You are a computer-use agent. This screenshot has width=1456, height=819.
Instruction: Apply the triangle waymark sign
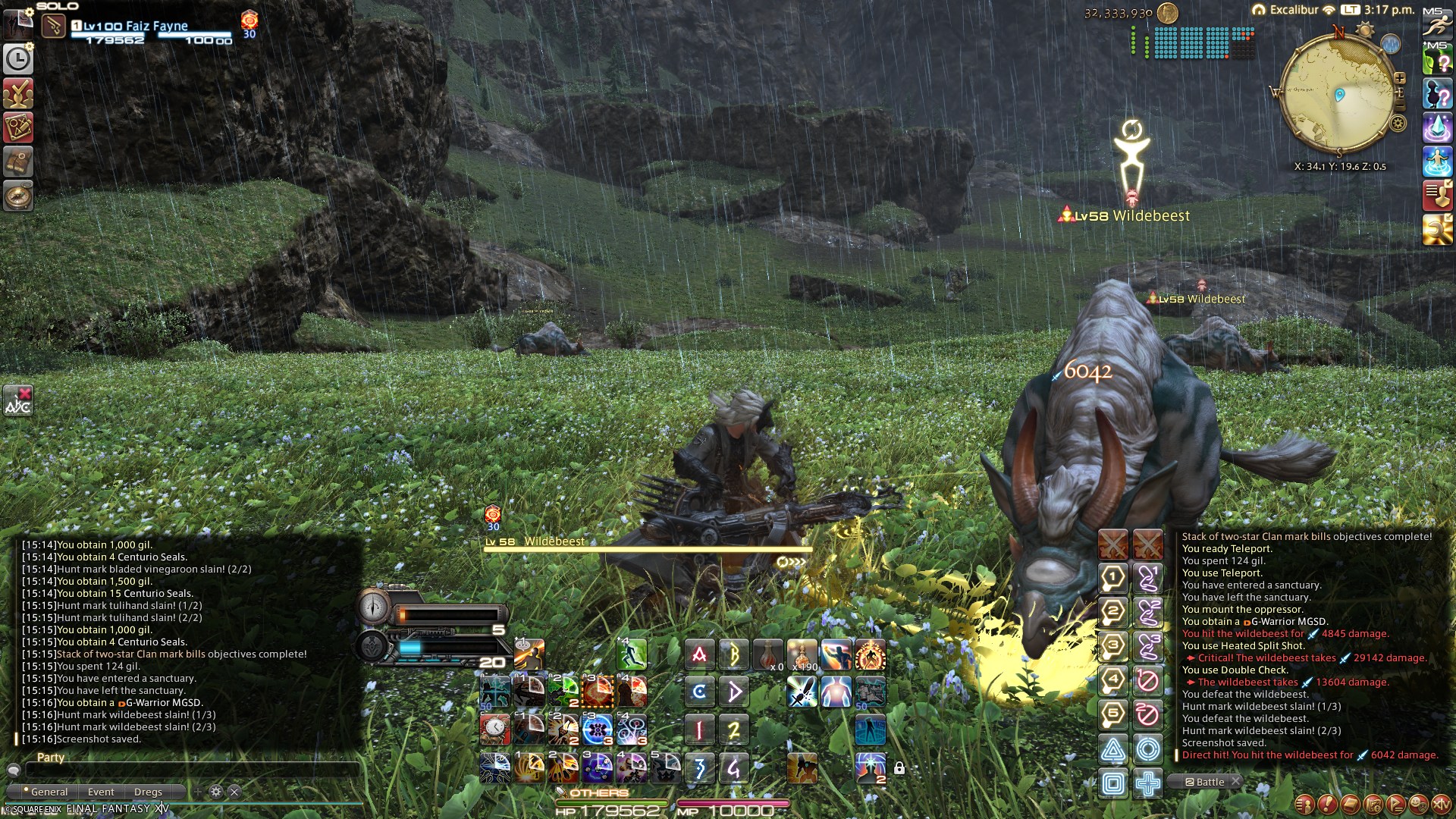point(1113,750)
